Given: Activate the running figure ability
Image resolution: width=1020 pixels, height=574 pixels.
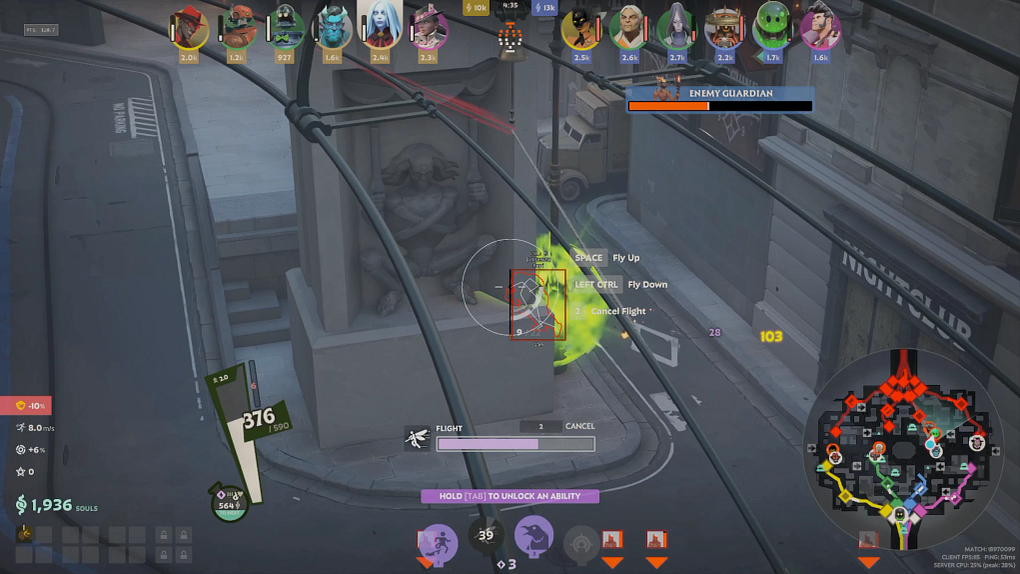Looking at the screenshot, I should point(437,542).
